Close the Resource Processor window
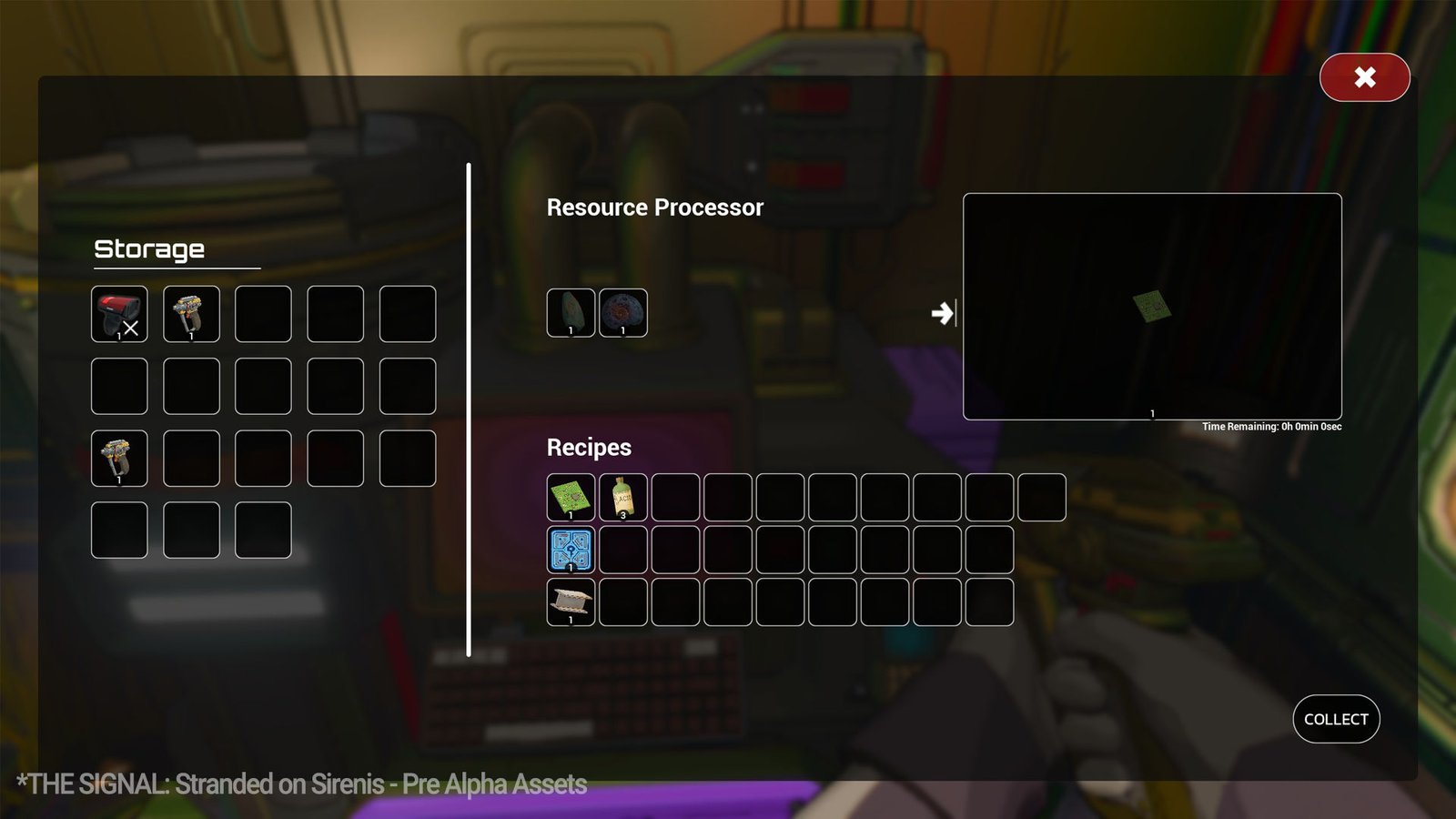Screen dimensions: 1456x819 pos(1364,77)
